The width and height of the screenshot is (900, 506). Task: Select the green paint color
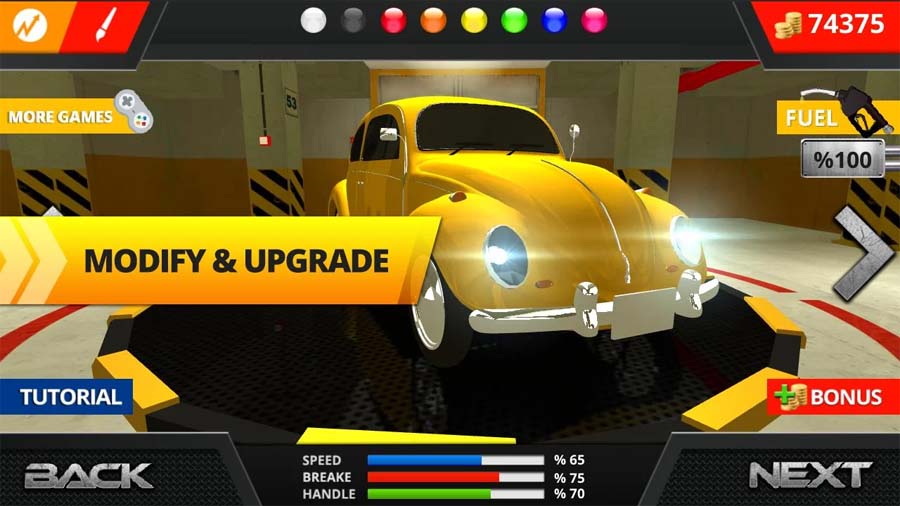coord(514,20)
